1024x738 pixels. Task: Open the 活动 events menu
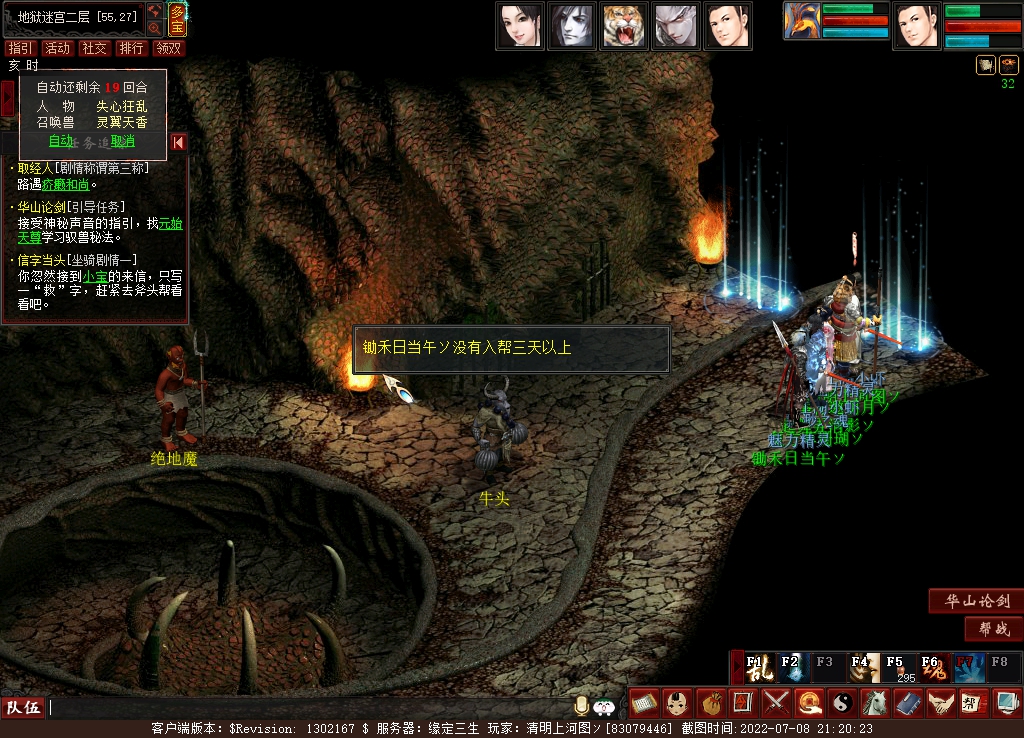pyautogui.click(x=58, y=48)
